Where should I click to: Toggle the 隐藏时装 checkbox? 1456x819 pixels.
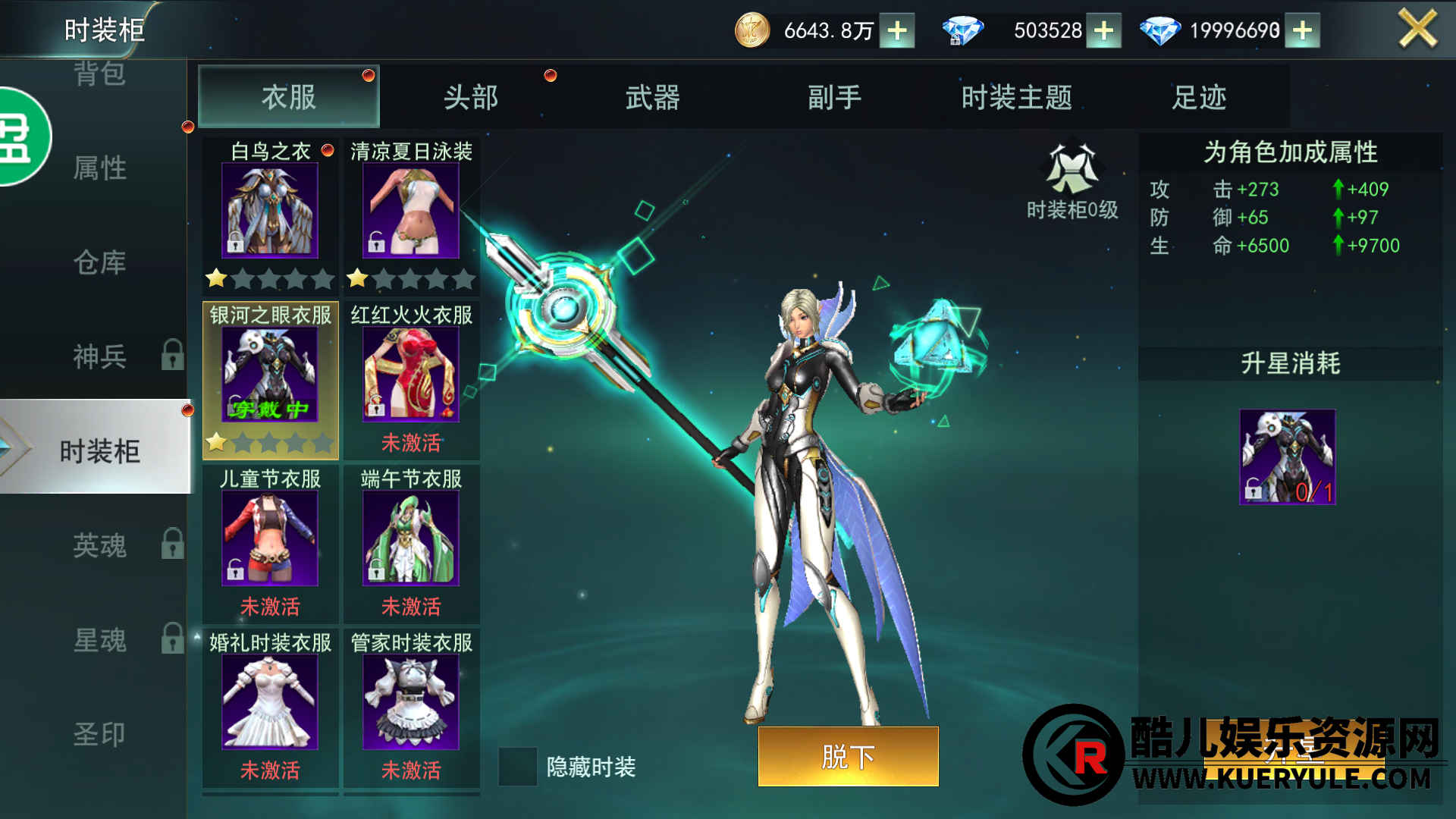click(518, 767)
